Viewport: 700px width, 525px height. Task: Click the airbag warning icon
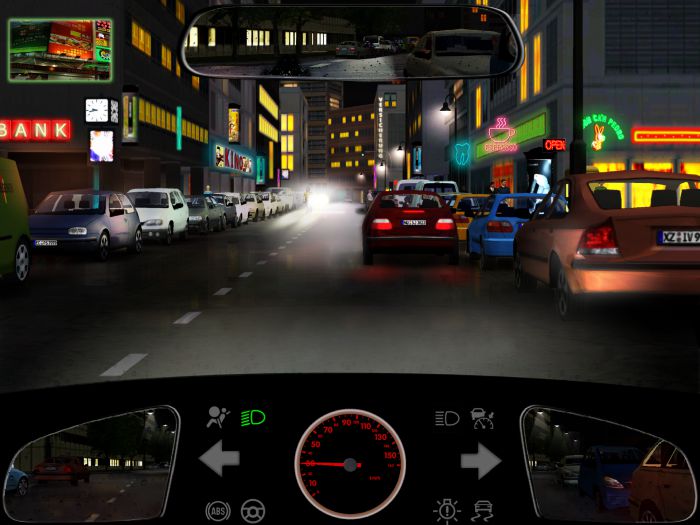(217, 417)
